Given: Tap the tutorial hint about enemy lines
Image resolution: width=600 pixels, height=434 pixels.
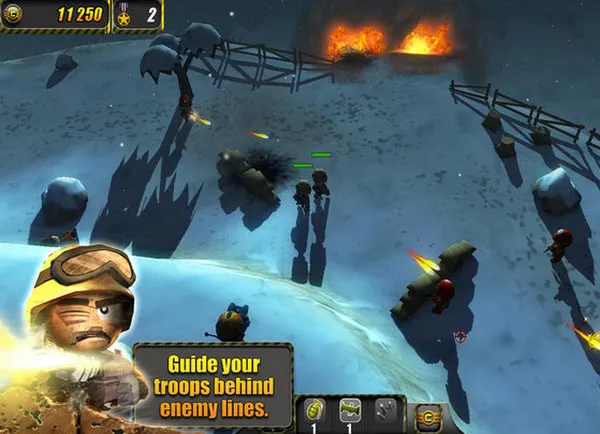Looking at the screenshot, I should (x=213, y=387).
